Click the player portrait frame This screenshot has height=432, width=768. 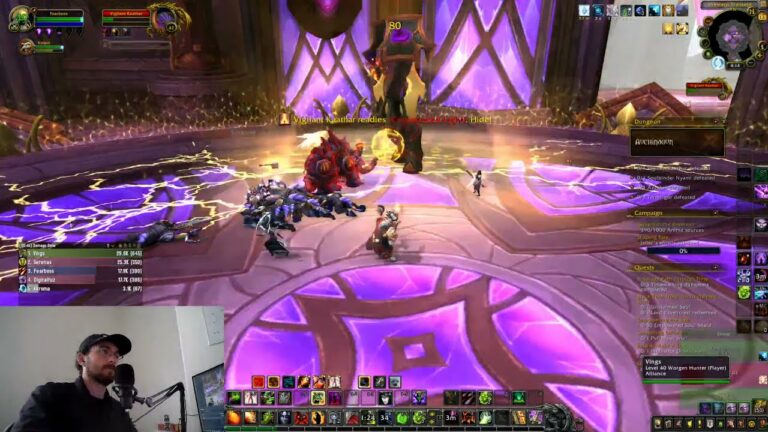(x=22, y=17)
